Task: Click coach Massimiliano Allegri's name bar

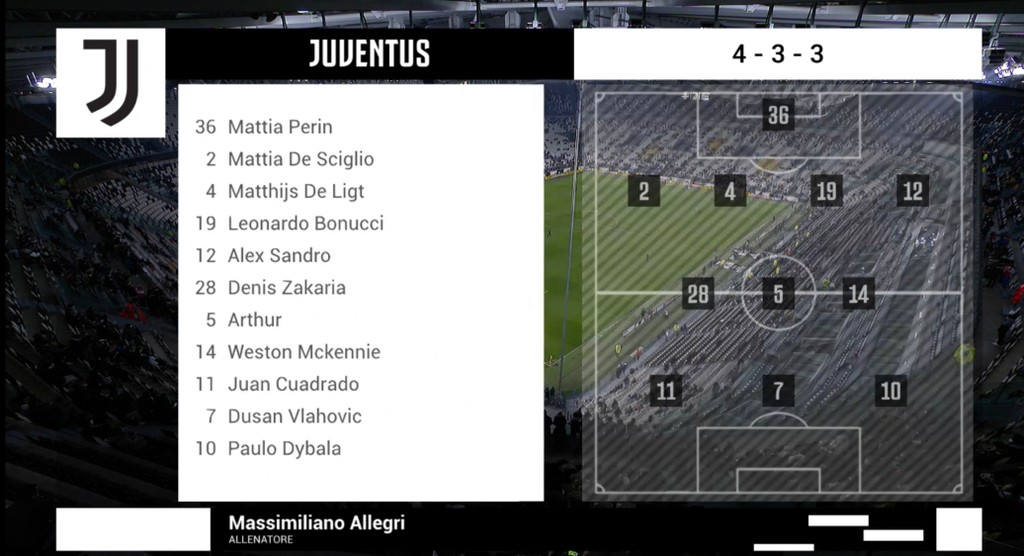Action: pos(316,528)
